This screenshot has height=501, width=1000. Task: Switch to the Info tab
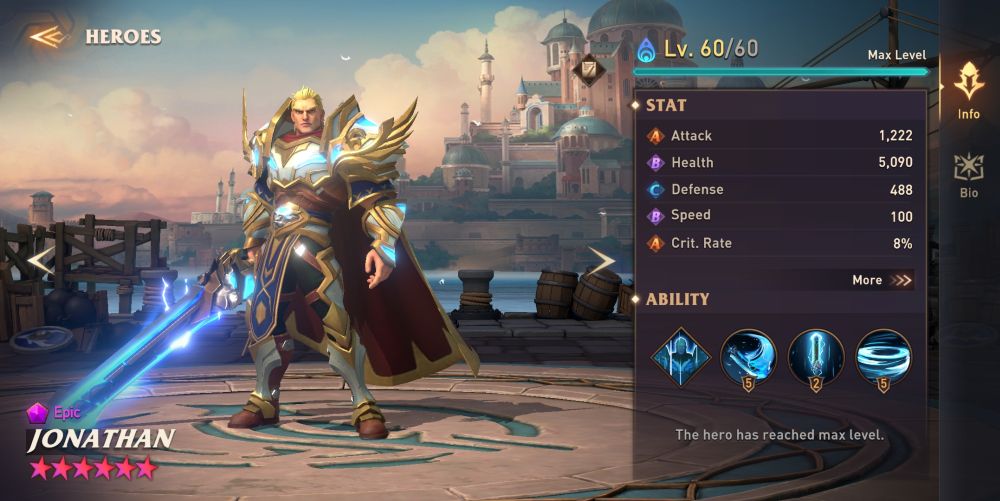click(x=968, y=90)
